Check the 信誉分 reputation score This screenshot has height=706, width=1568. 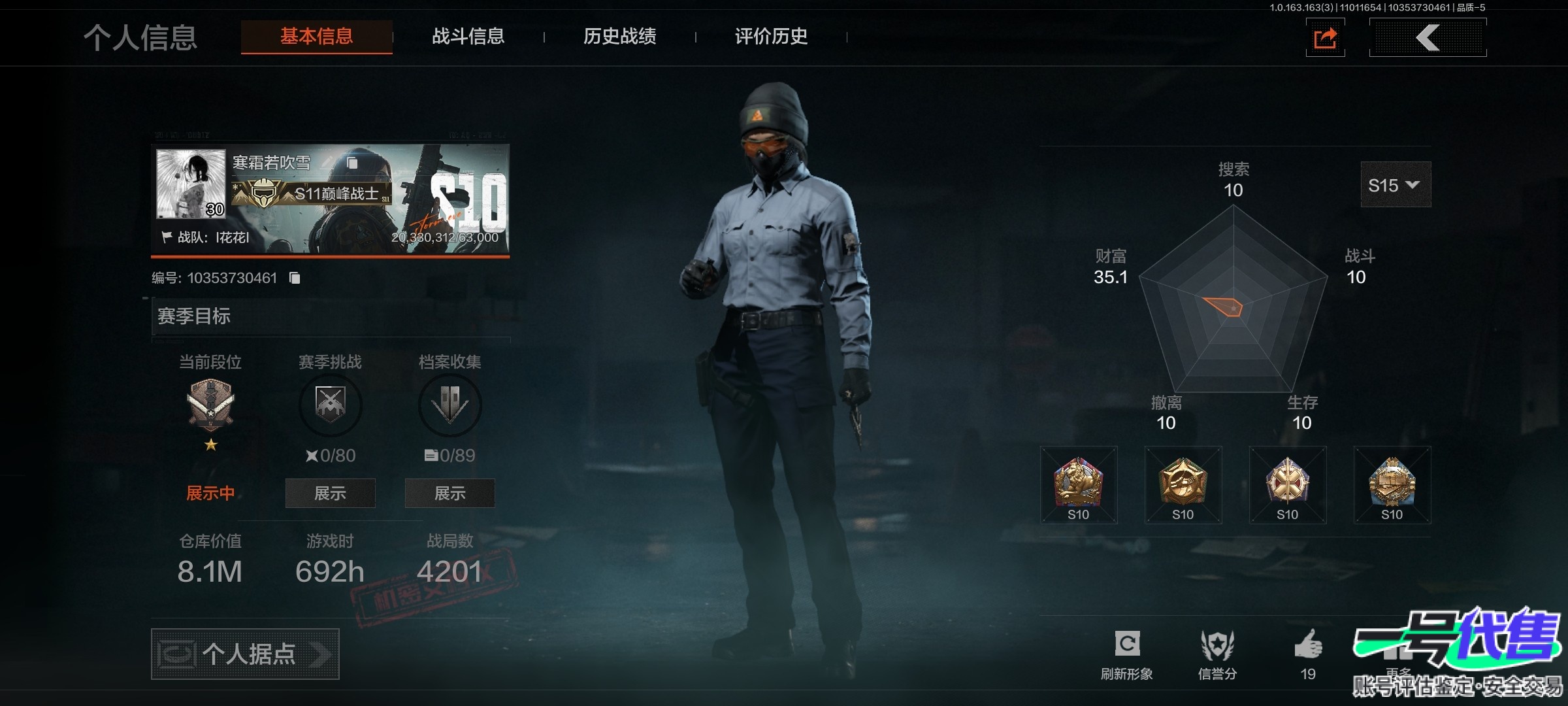point(1217,654)
